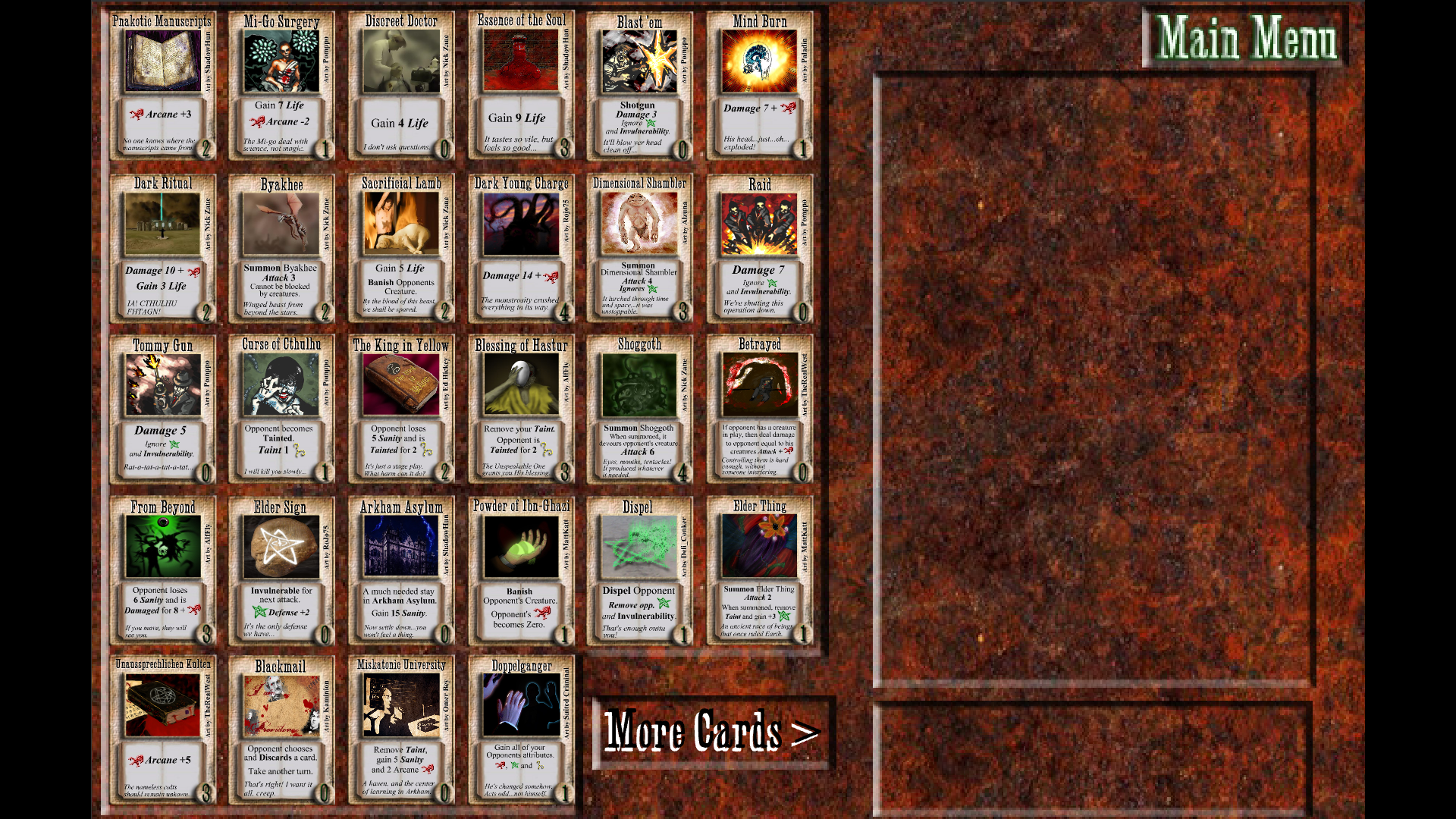The width and height of the screenshot is (1456, 819).
Task: Pick the Discreet Doctor card
Action: pos(401,85)
